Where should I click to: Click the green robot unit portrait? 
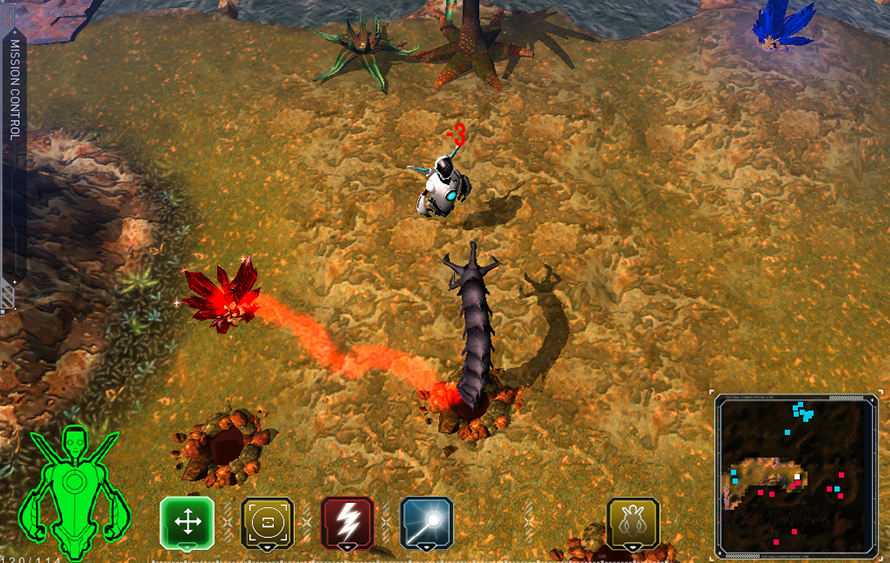(73, 491)
